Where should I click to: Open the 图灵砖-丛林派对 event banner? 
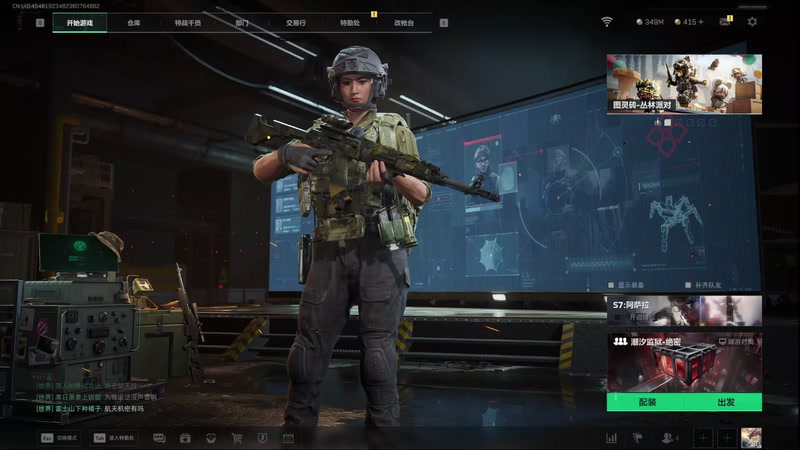click(684, 84)
